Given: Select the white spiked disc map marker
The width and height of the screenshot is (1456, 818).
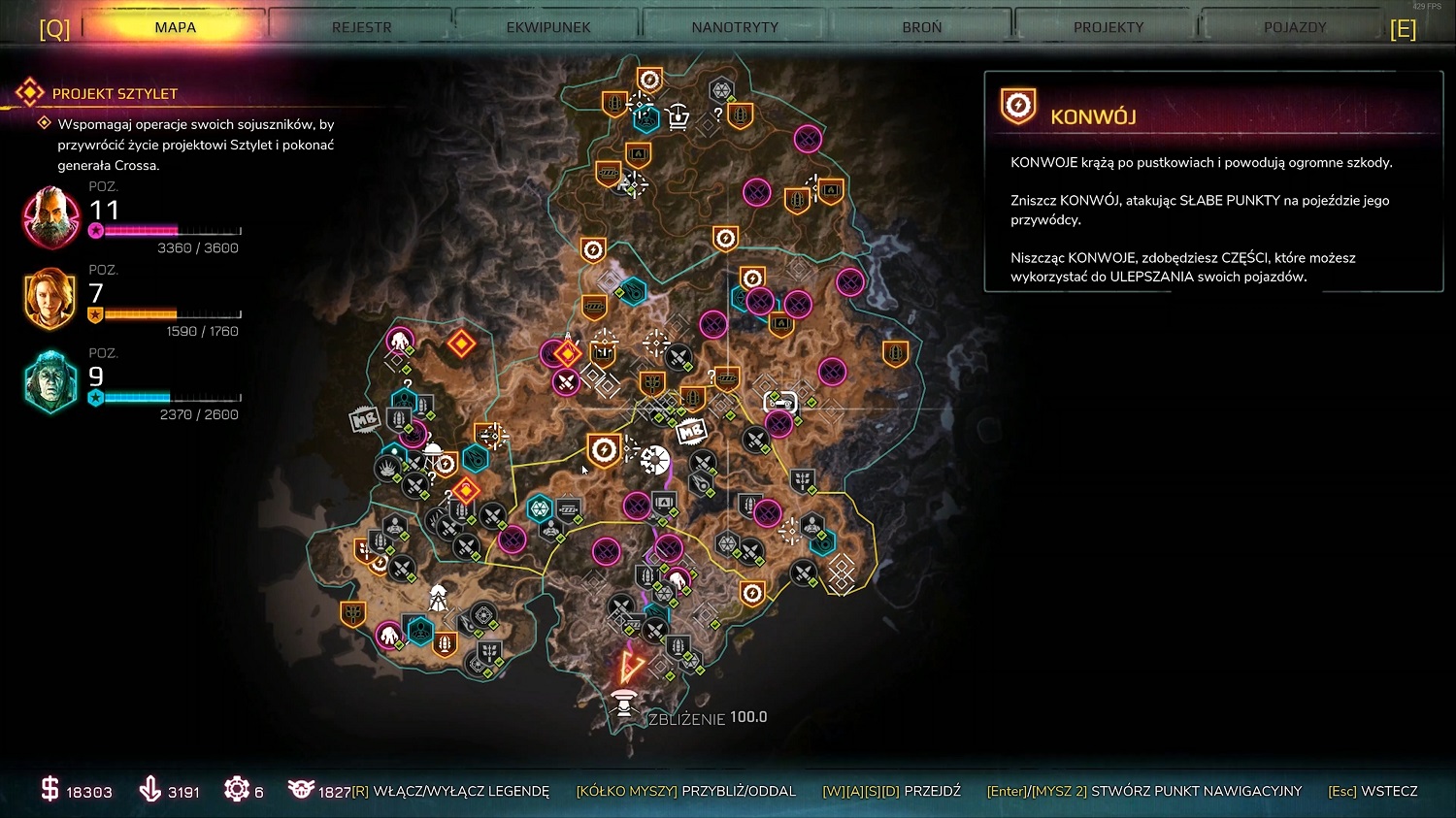Looking at the screenshot, I should pos(655,460).
